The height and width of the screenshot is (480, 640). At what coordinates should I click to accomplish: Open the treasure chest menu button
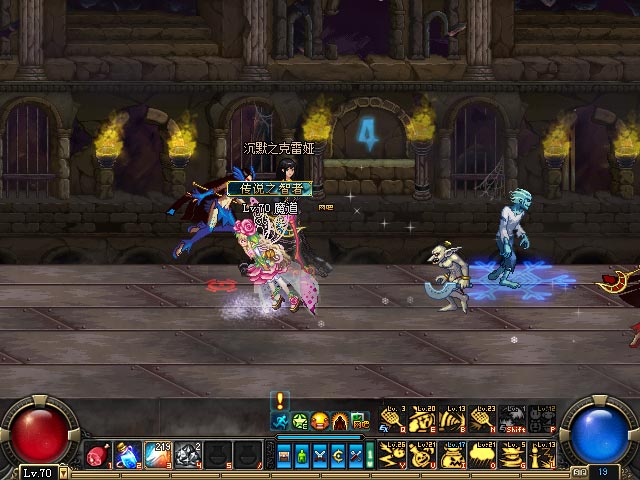pyautogui.click(x=283, y=456)
